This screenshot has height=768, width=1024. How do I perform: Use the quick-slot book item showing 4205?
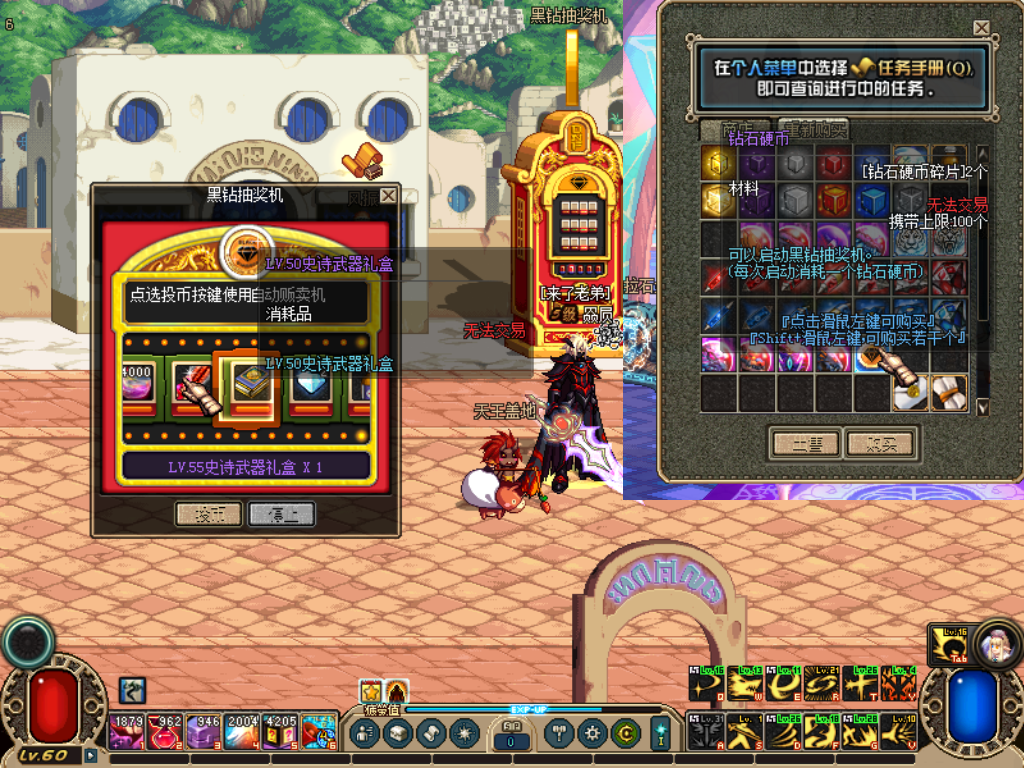tap(280, 733)
